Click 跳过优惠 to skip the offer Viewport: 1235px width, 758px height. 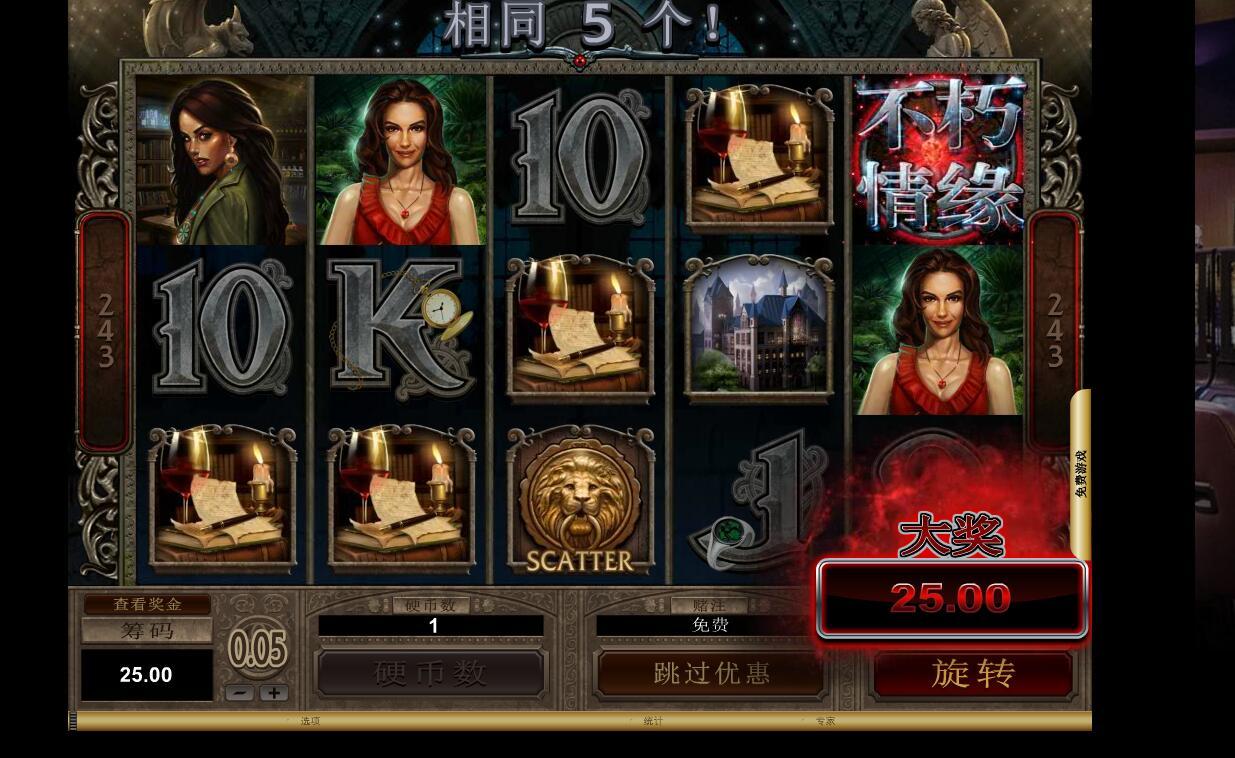click(x=711, y=673)
